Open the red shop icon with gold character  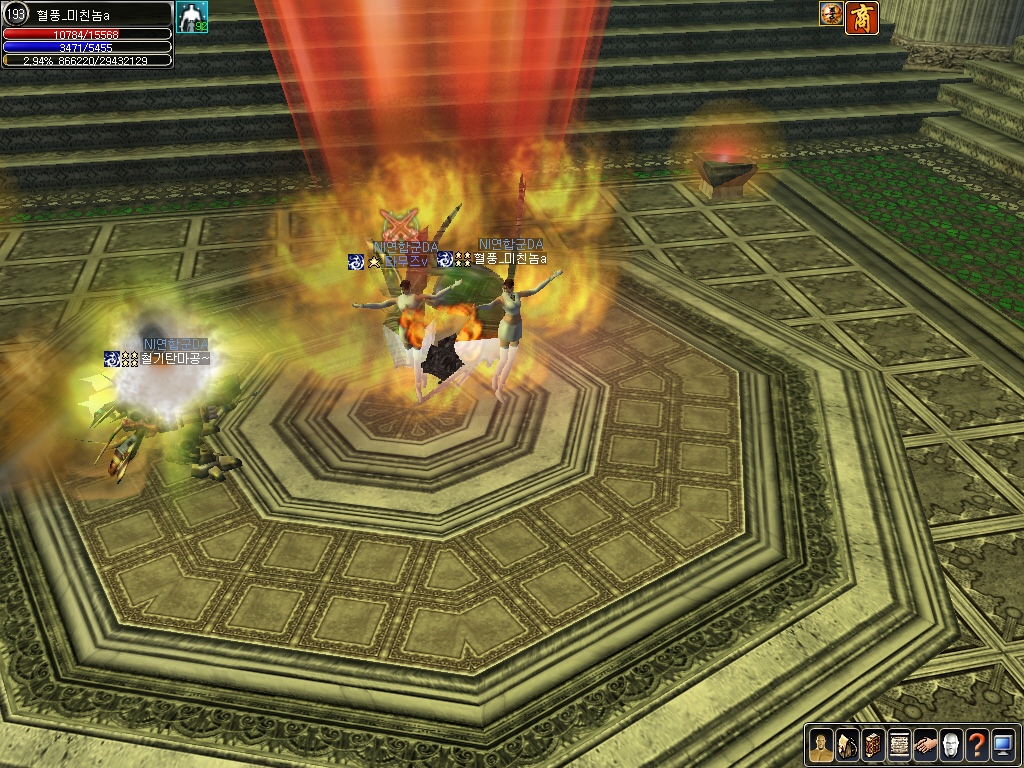click(862, 17)
